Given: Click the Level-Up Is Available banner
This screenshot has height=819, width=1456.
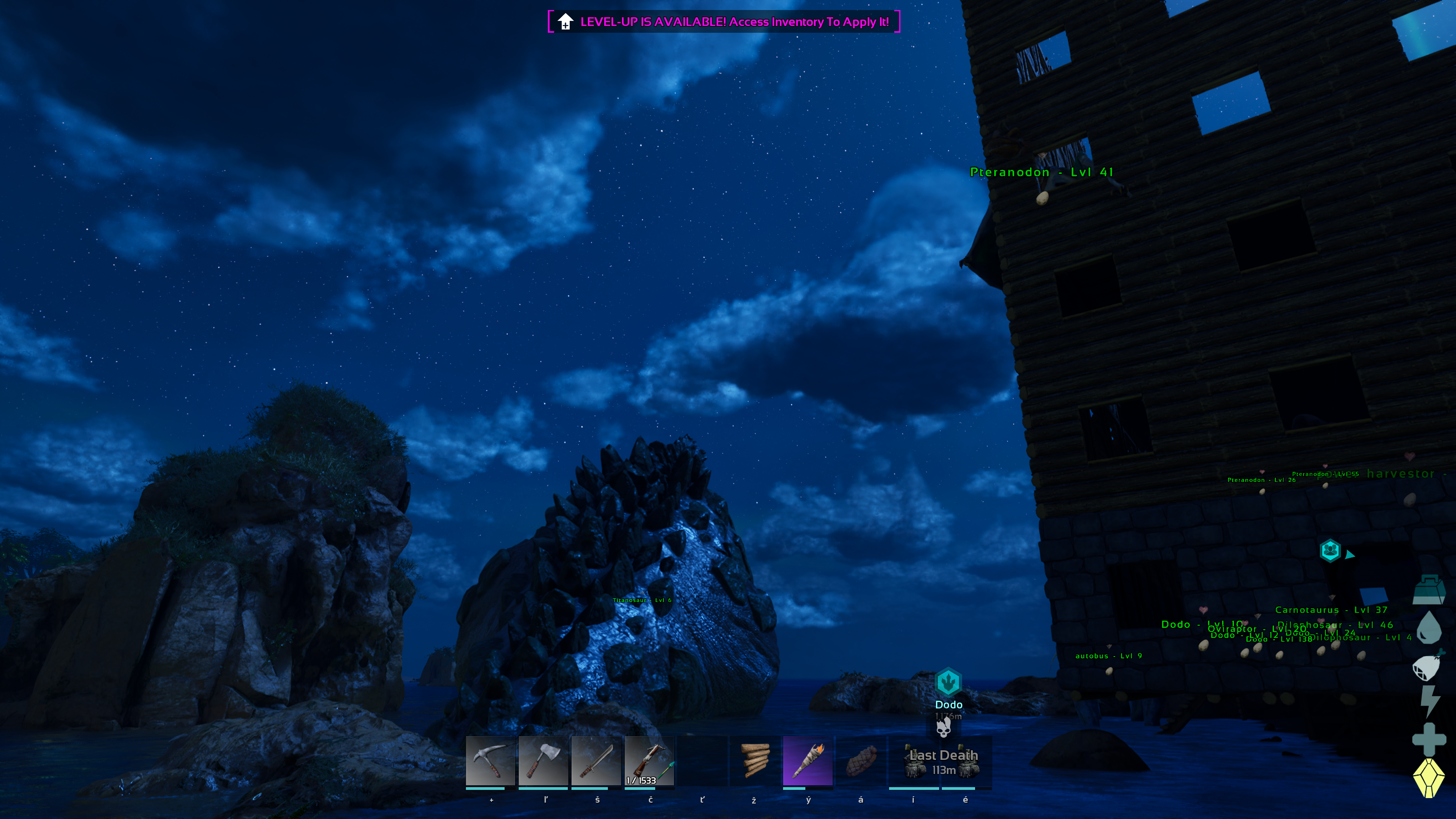Looking at the screenshot, I should [723, 21].
